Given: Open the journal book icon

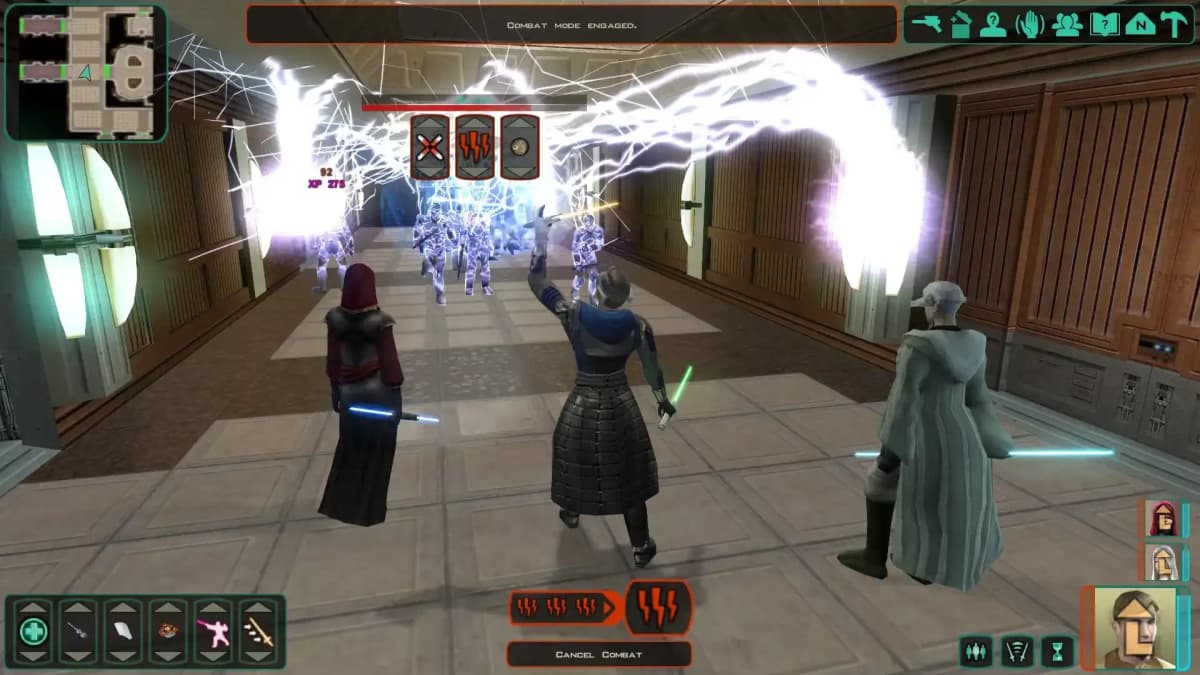Looking at the screenshot, I should 1104,26.
